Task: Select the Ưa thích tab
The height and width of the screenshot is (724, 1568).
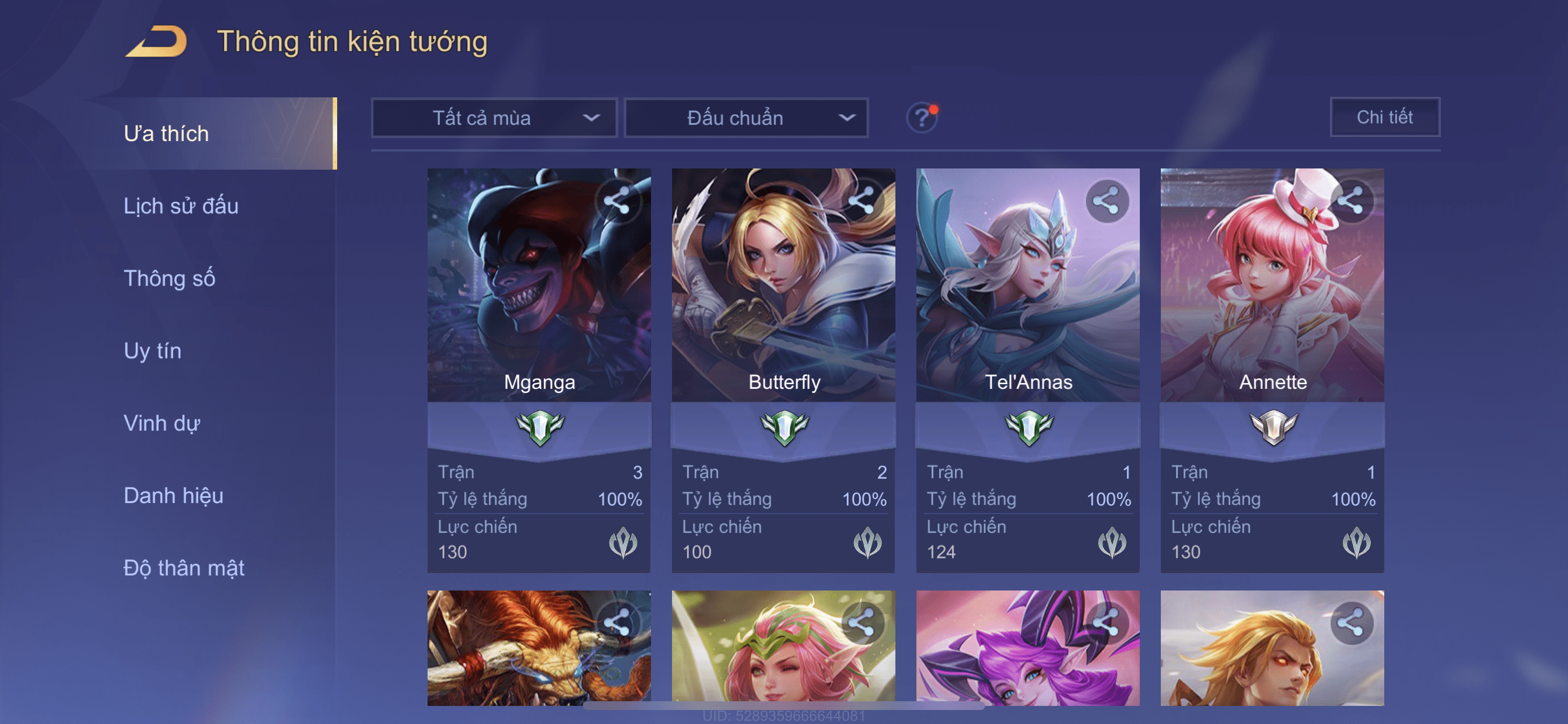Action: point(166,133)
